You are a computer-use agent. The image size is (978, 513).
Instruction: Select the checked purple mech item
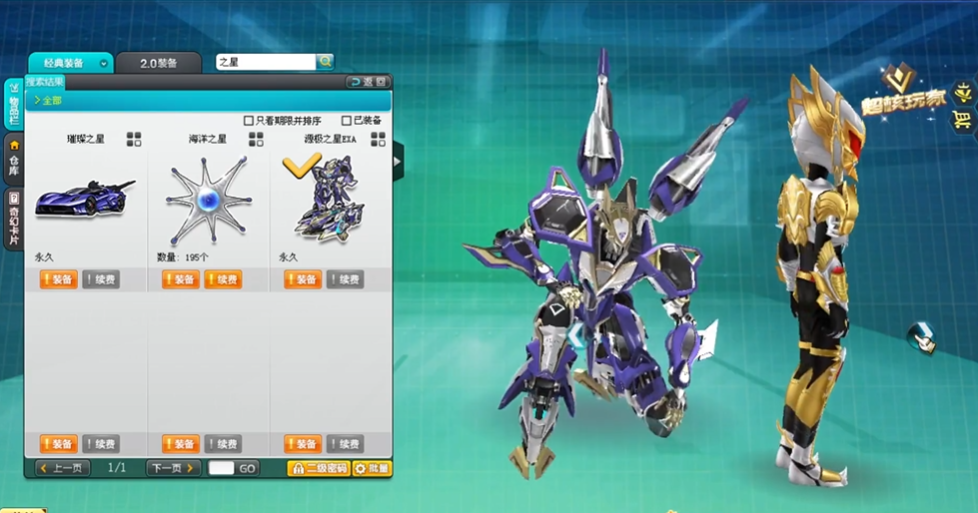click(x=330, y=199)
